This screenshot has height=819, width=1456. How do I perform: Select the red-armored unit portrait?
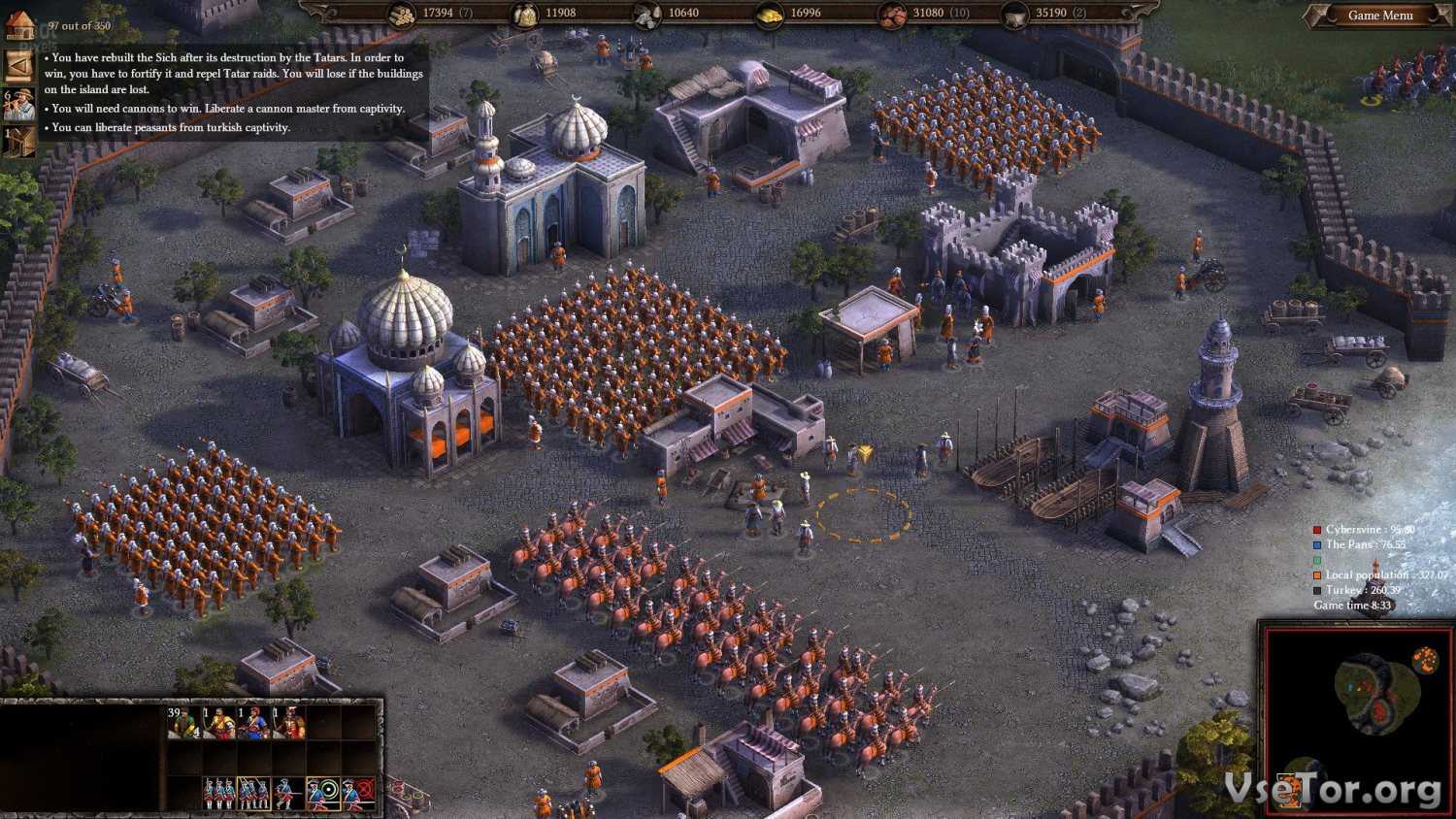click(289, 723)
